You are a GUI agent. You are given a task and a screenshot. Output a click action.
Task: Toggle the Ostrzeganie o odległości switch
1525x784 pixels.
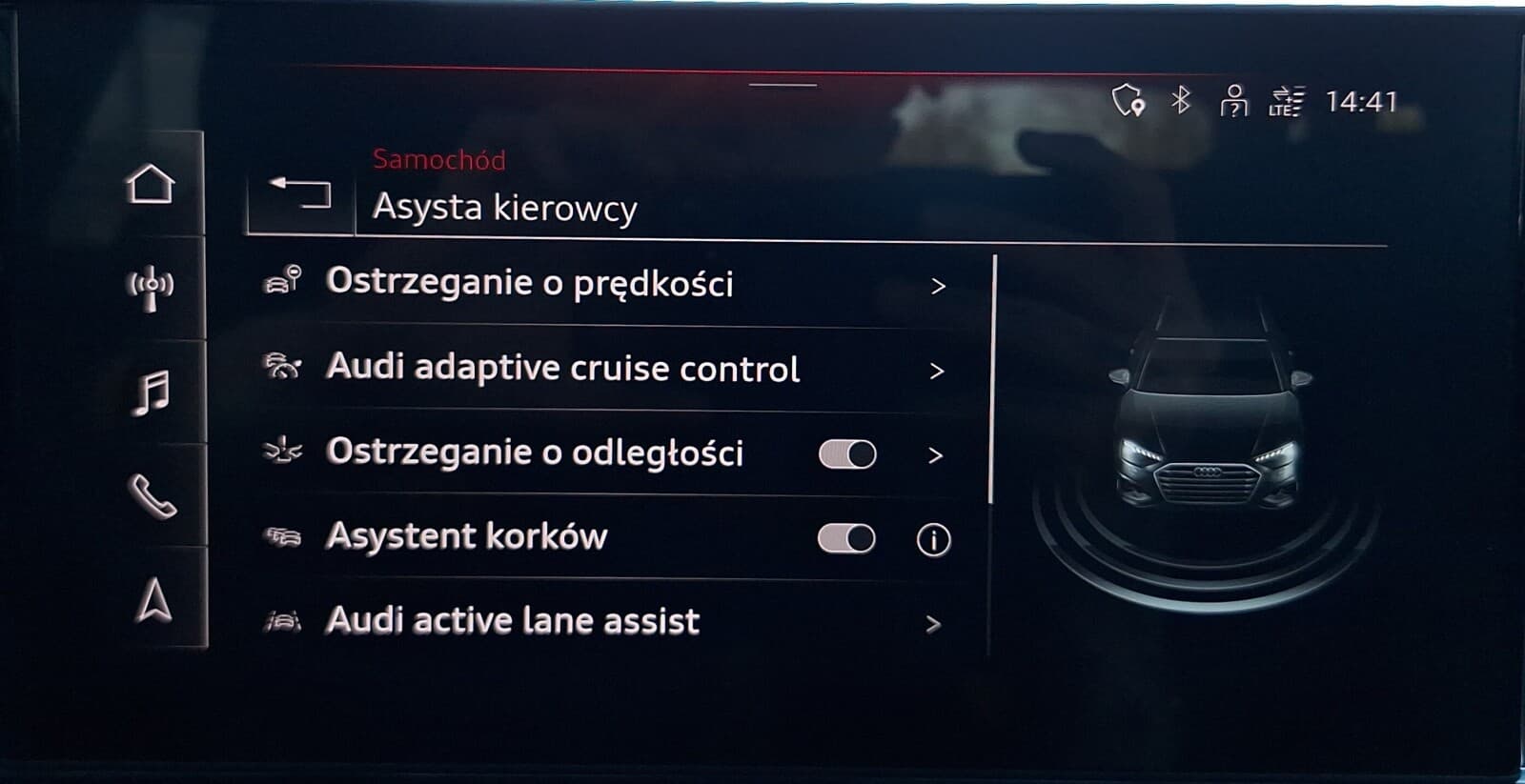tap(846, 454)
